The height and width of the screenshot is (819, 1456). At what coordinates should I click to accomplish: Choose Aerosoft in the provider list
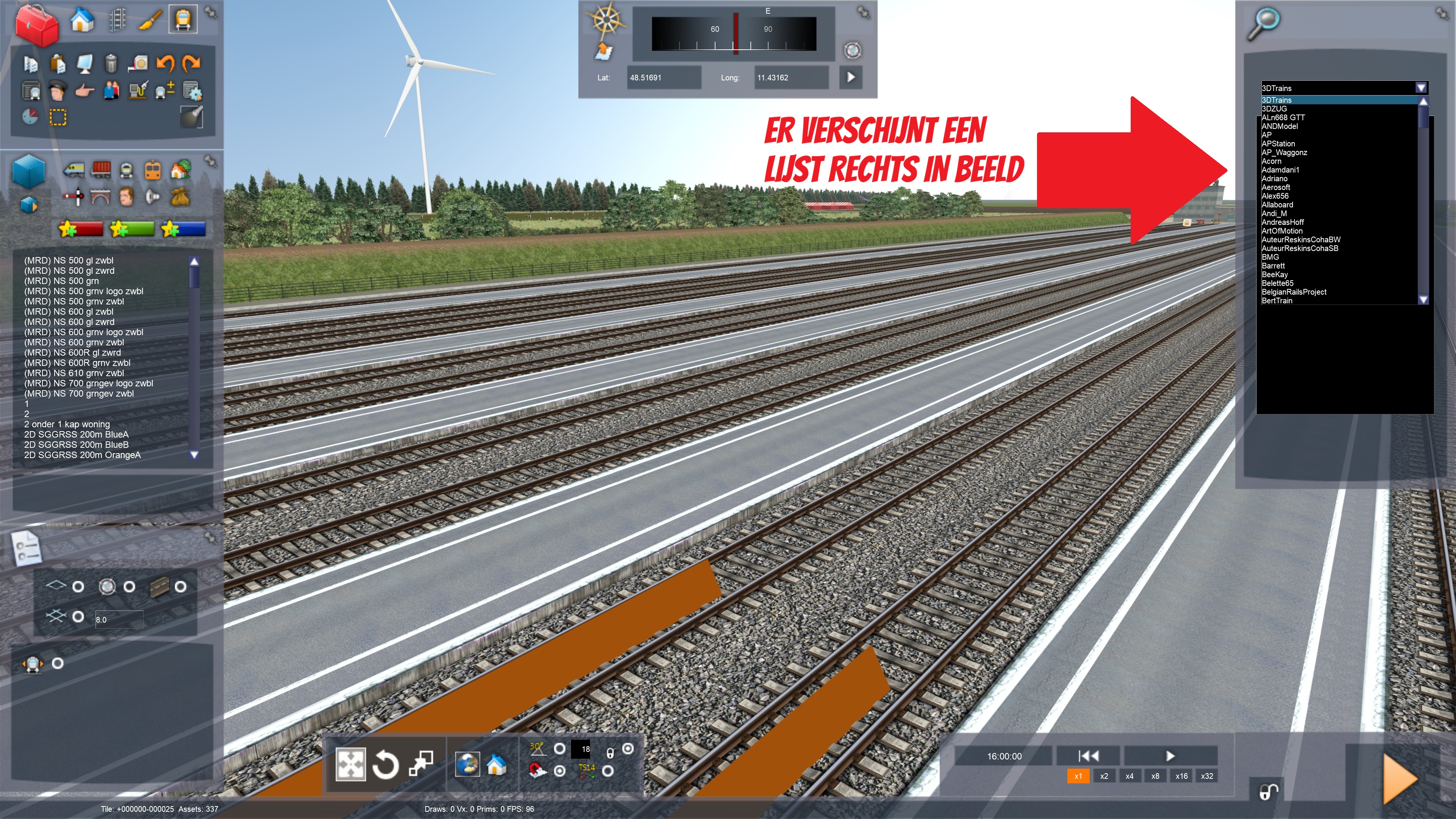click(1276, 187)
